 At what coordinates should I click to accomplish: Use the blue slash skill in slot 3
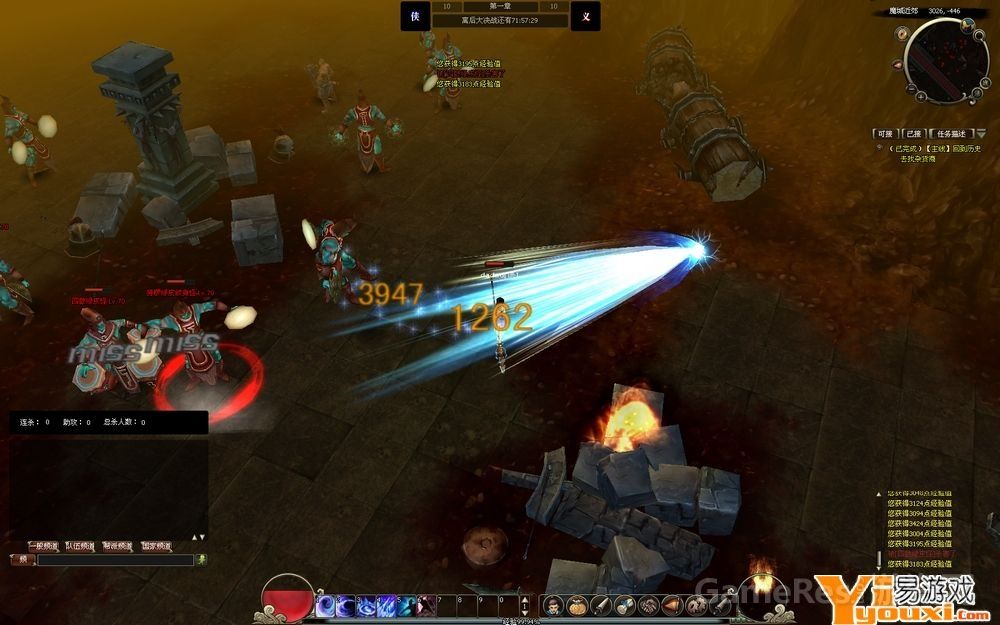pyautogui.click(x=366, y=606)
